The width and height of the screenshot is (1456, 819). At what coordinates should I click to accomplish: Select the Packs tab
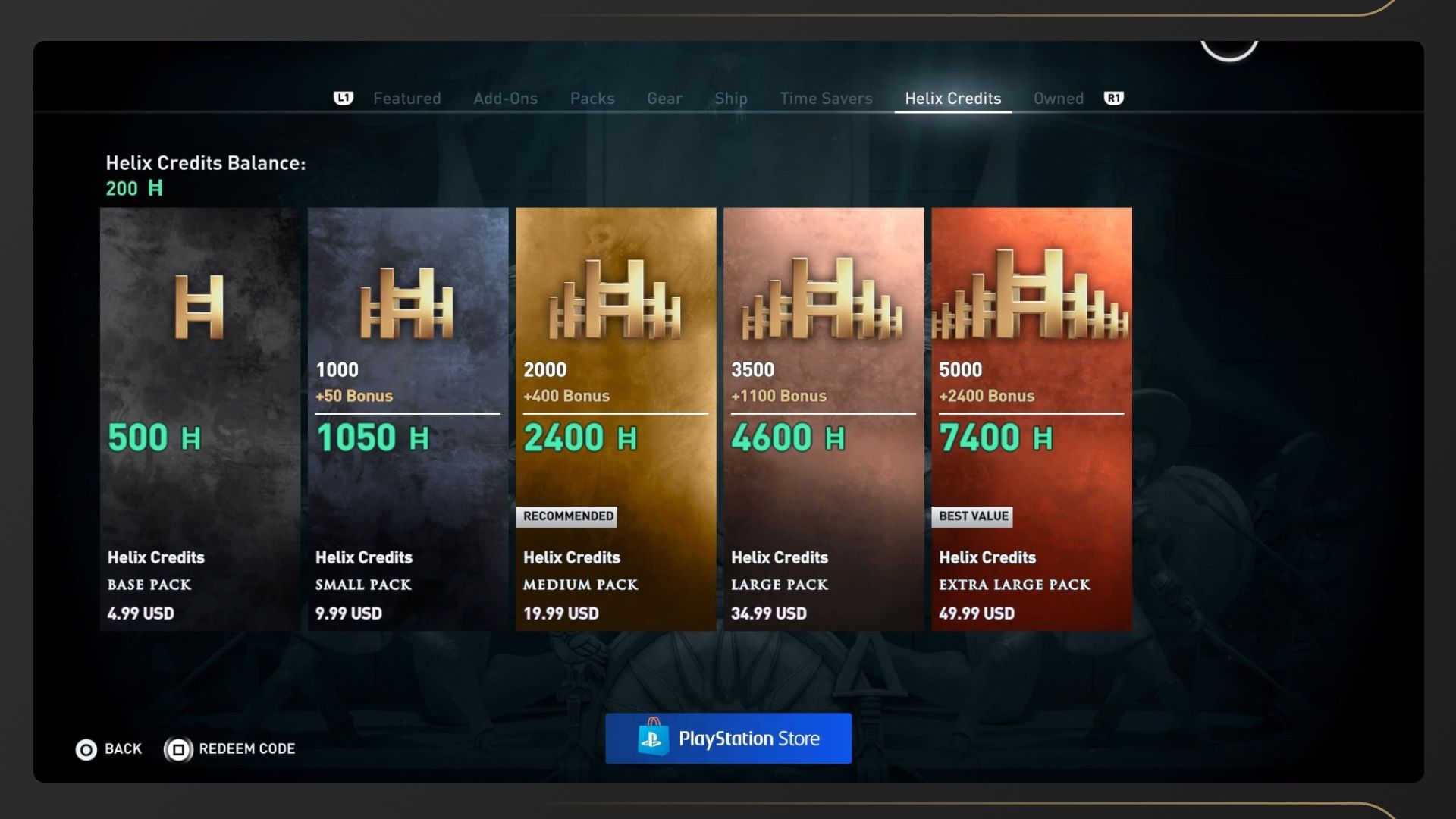592,99
